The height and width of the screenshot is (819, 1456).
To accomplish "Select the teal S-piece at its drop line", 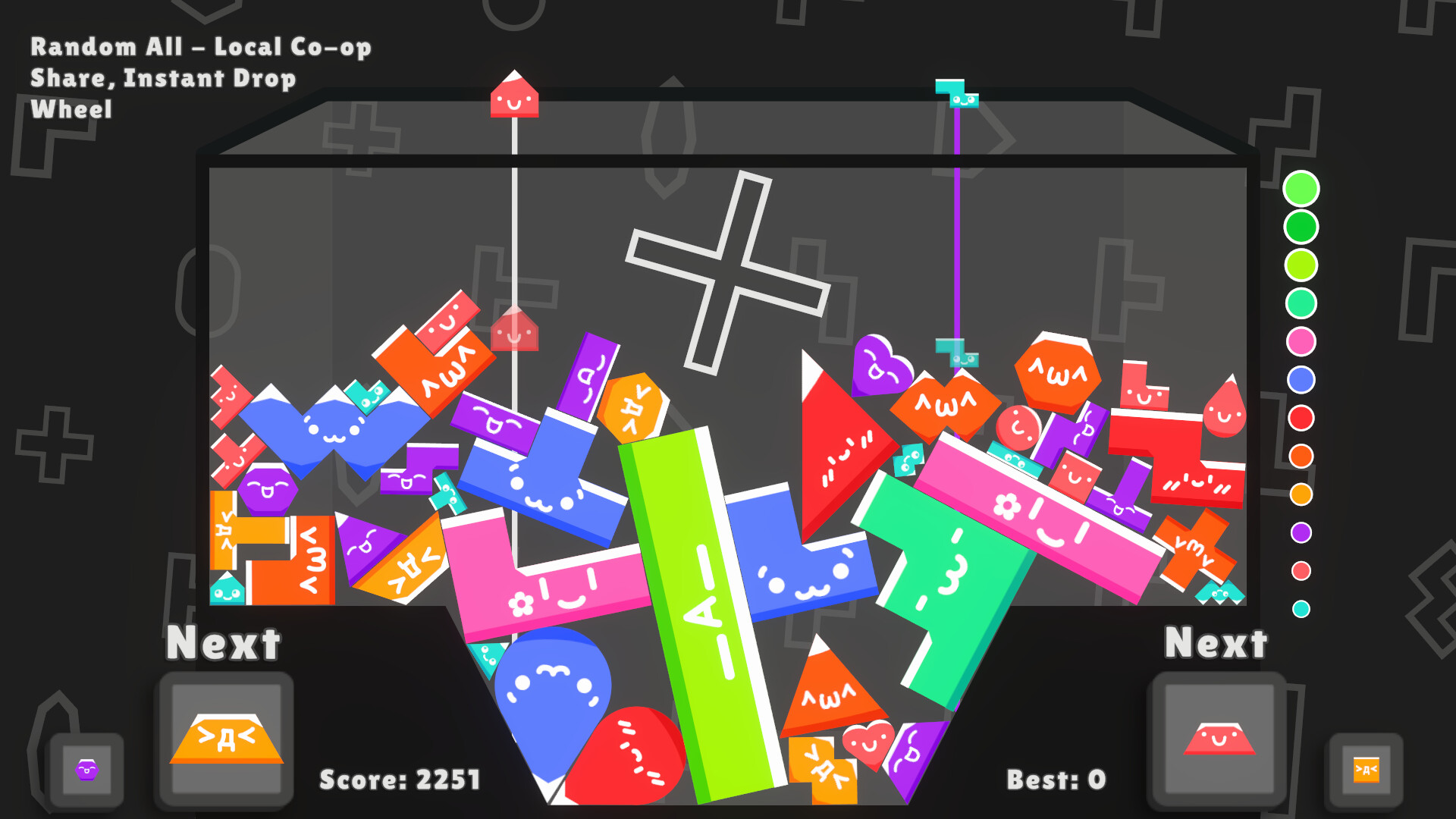I will pyautogui.click(x=956, y=95).
